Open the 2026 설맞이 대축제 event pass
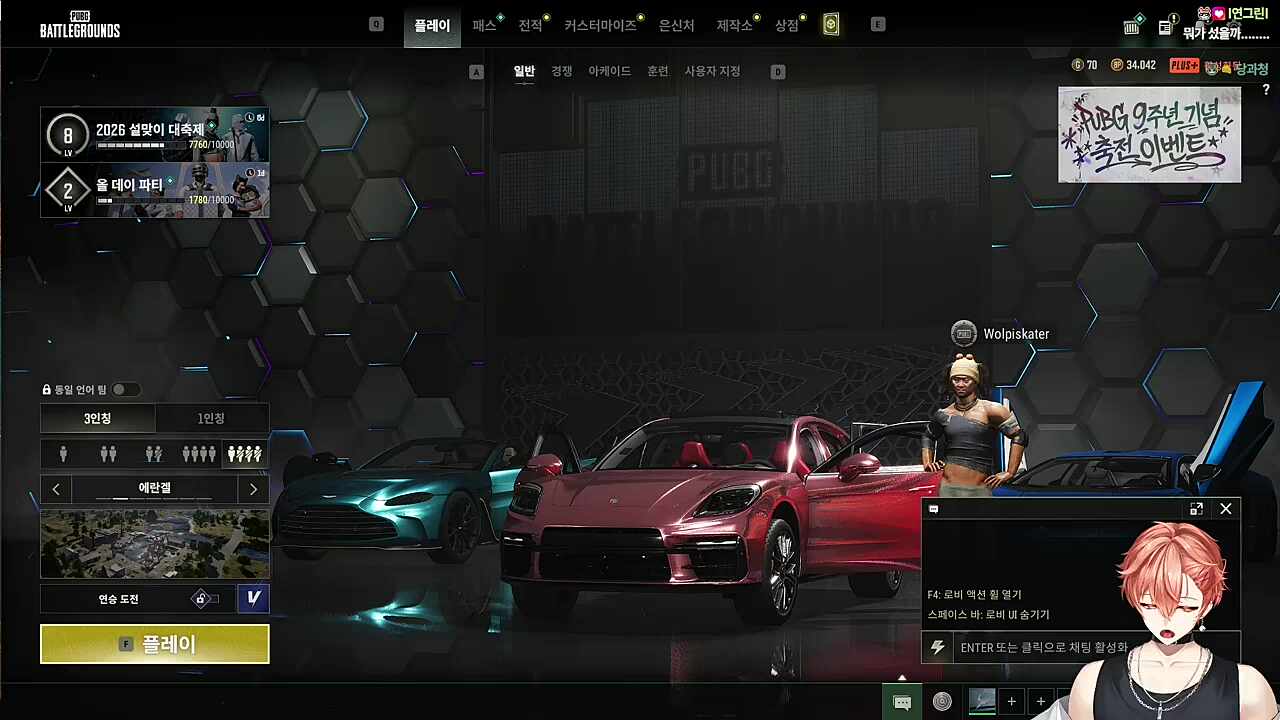1280x720 pixels. click(154, 134)
